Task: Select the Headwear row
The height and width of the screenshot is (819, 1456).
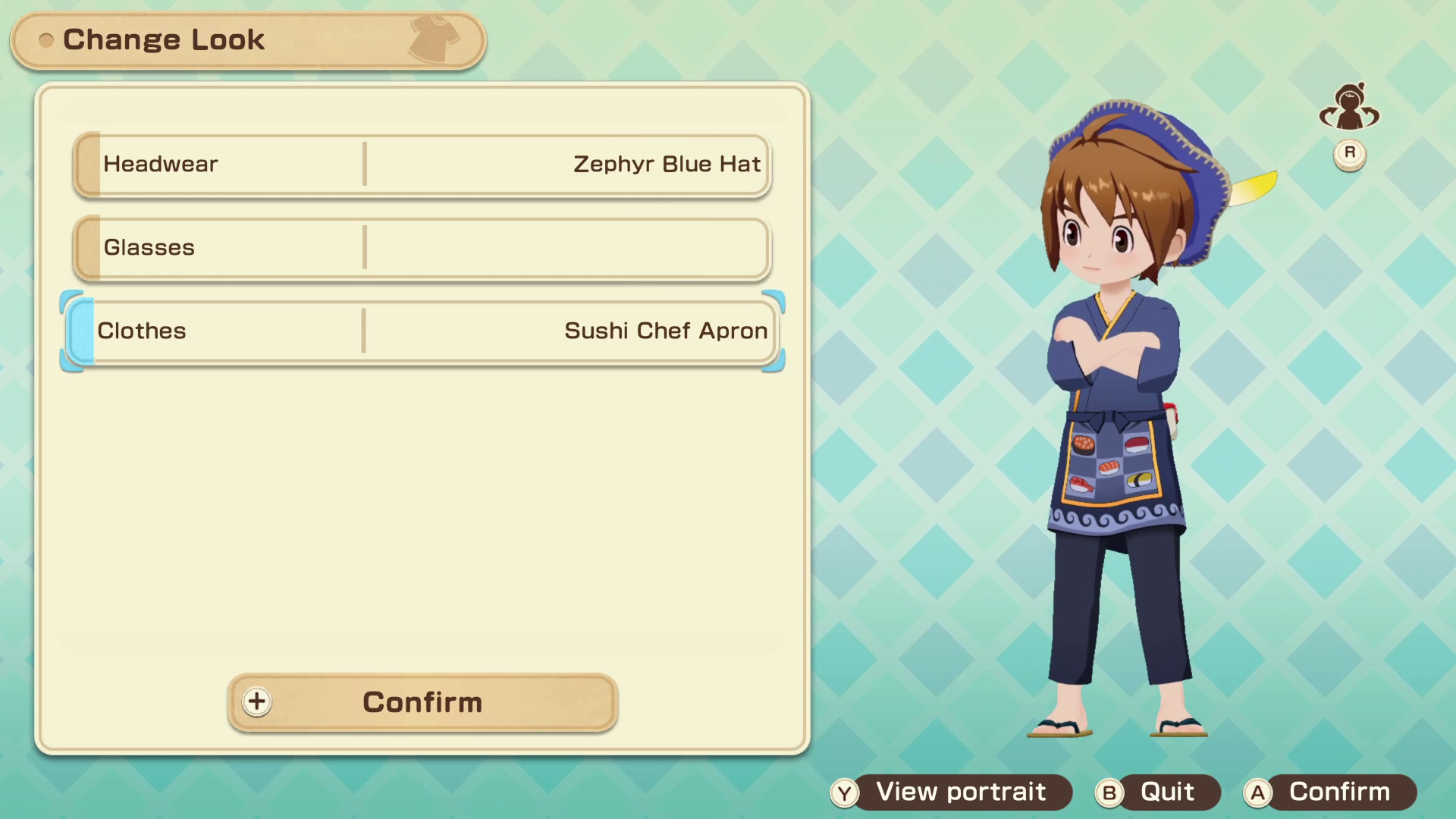Action: [x=422, y=165]
